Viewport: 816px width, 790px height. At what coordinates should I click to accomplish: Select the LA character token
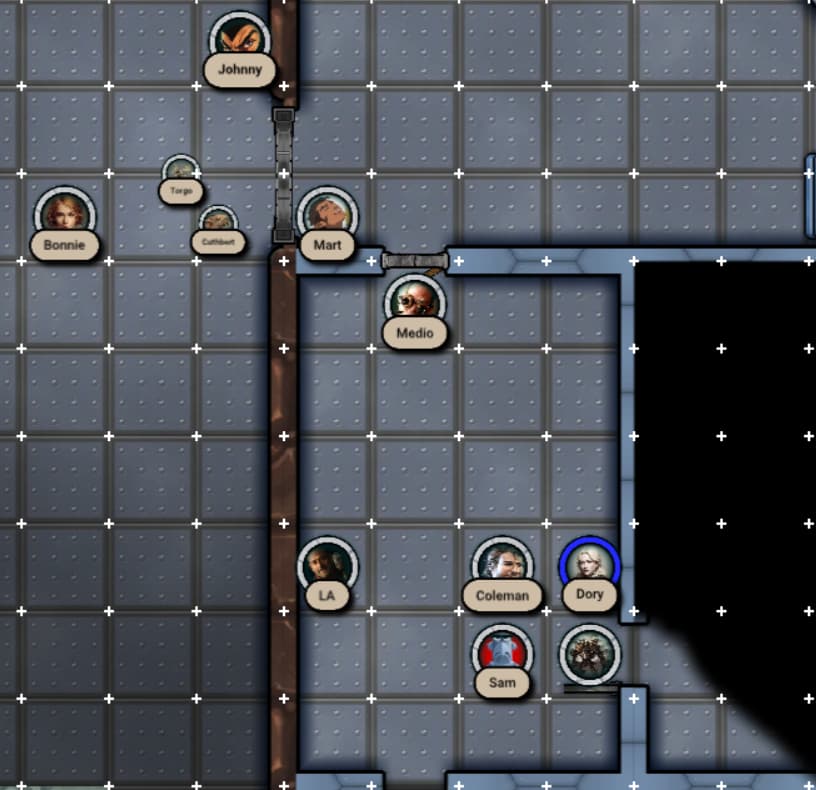(327, 567)
